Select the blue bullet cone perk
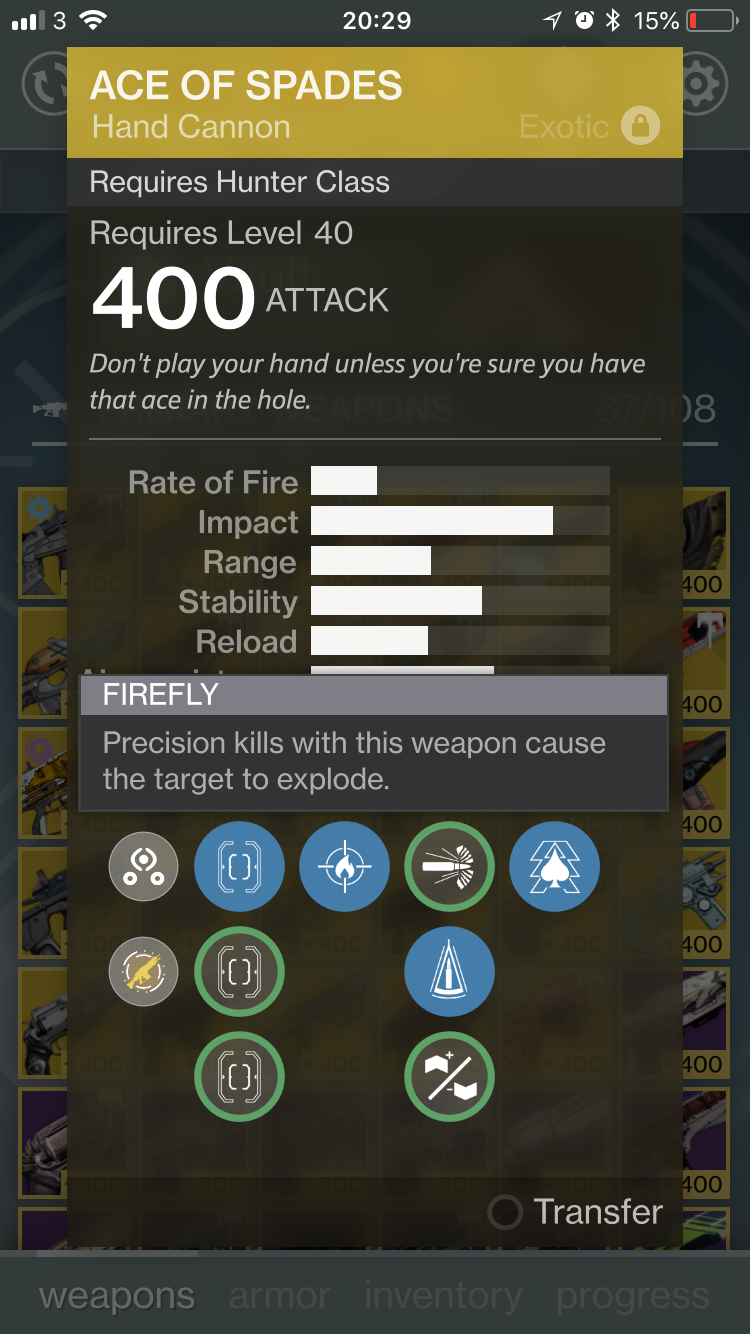This screenshot has width=750, height=1334. 449,971
